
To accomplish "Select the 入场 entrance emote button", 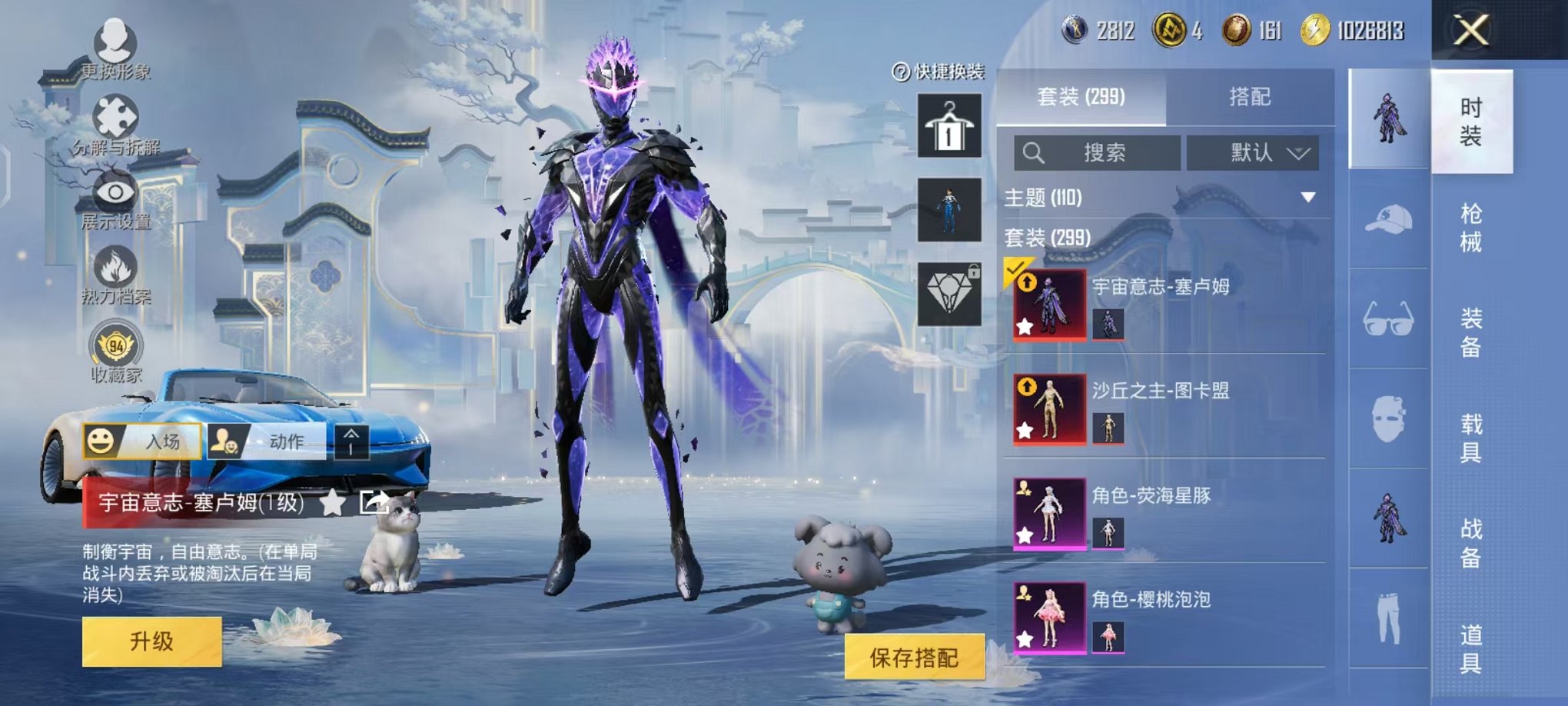I will [x=142, y=441].
